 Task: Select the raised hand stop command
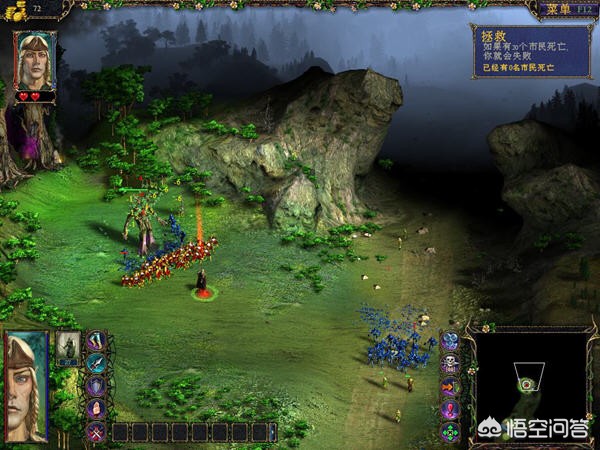(96, 409)
